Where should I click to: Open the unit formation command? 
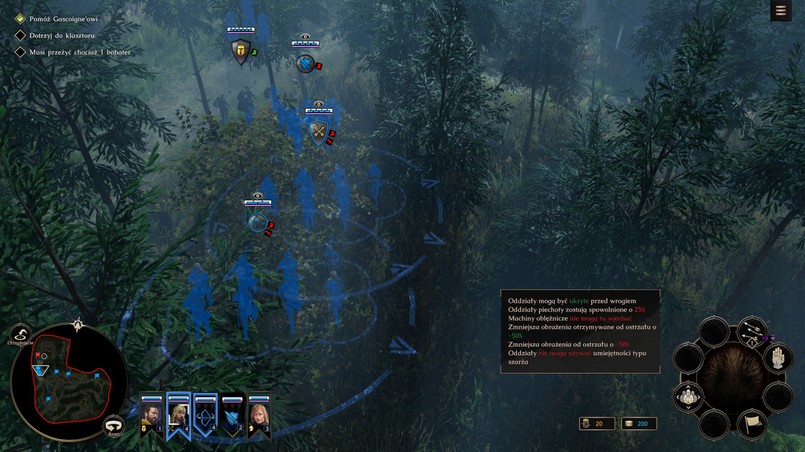[689, 397]
